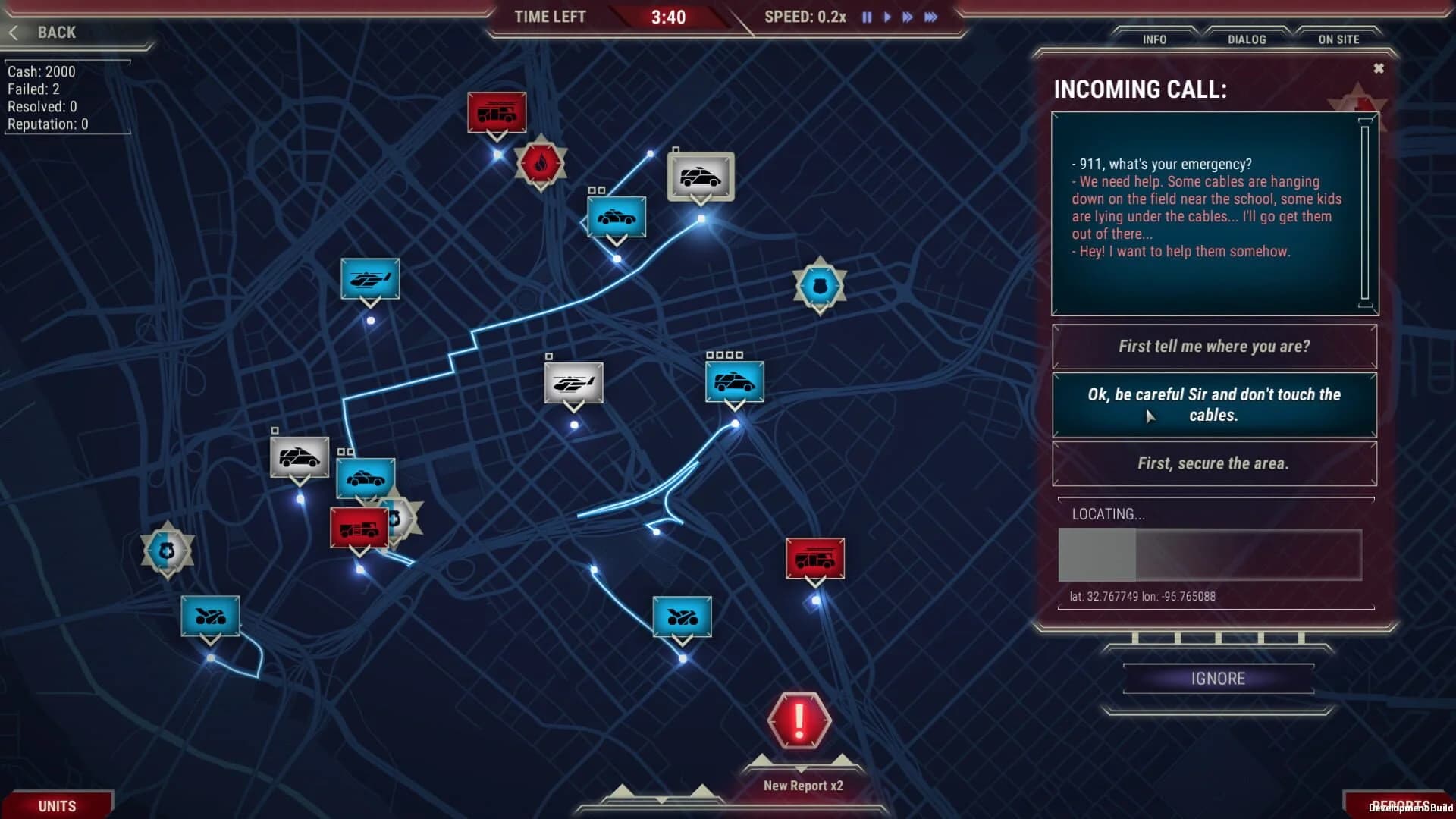
Task: Click the fire incident badge icon
Action: pyautogui.click(x=541, y=164)
